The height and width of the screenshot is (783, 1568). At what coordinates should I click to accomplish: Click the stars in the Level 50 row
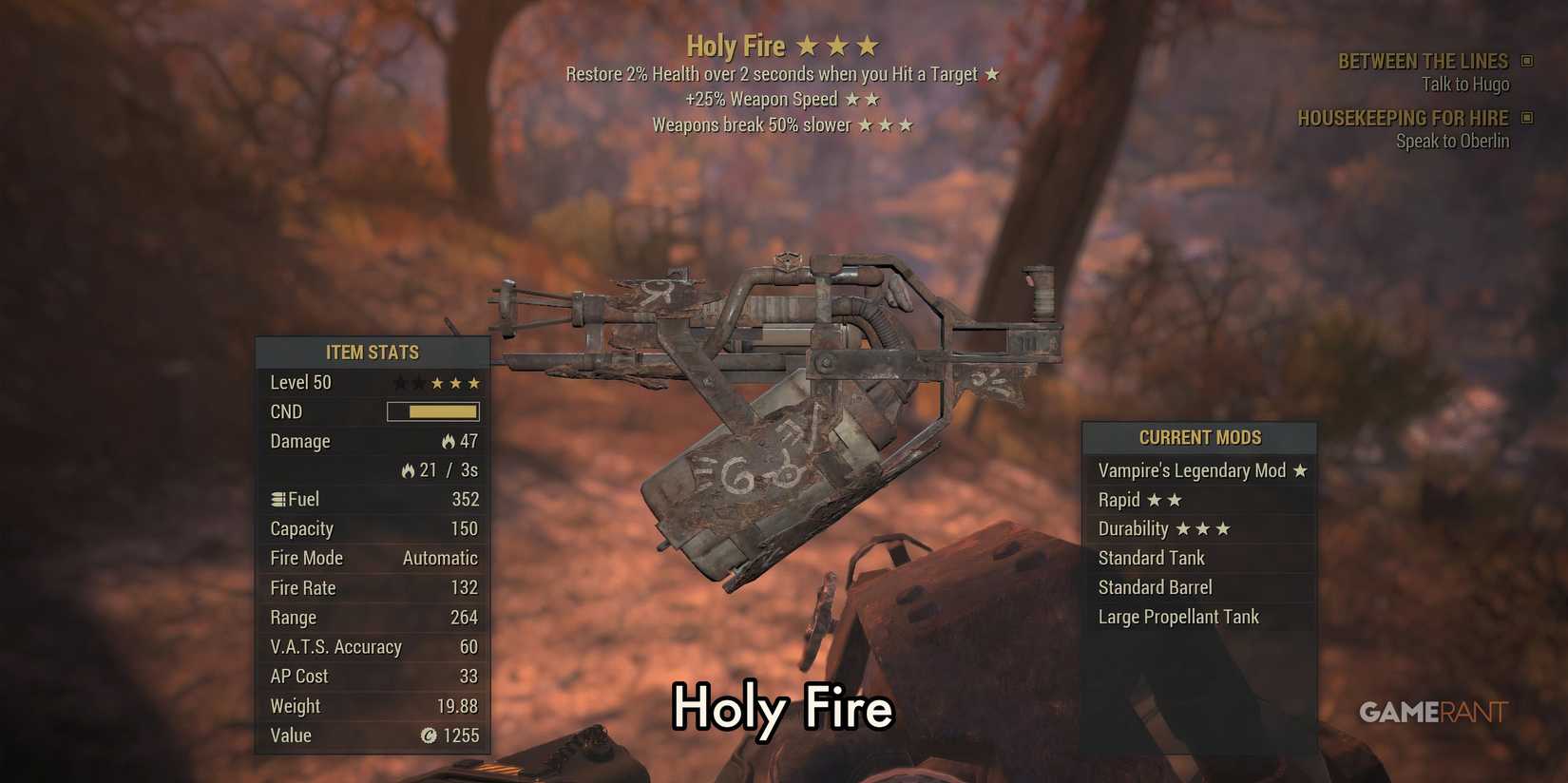click(434, 381)
